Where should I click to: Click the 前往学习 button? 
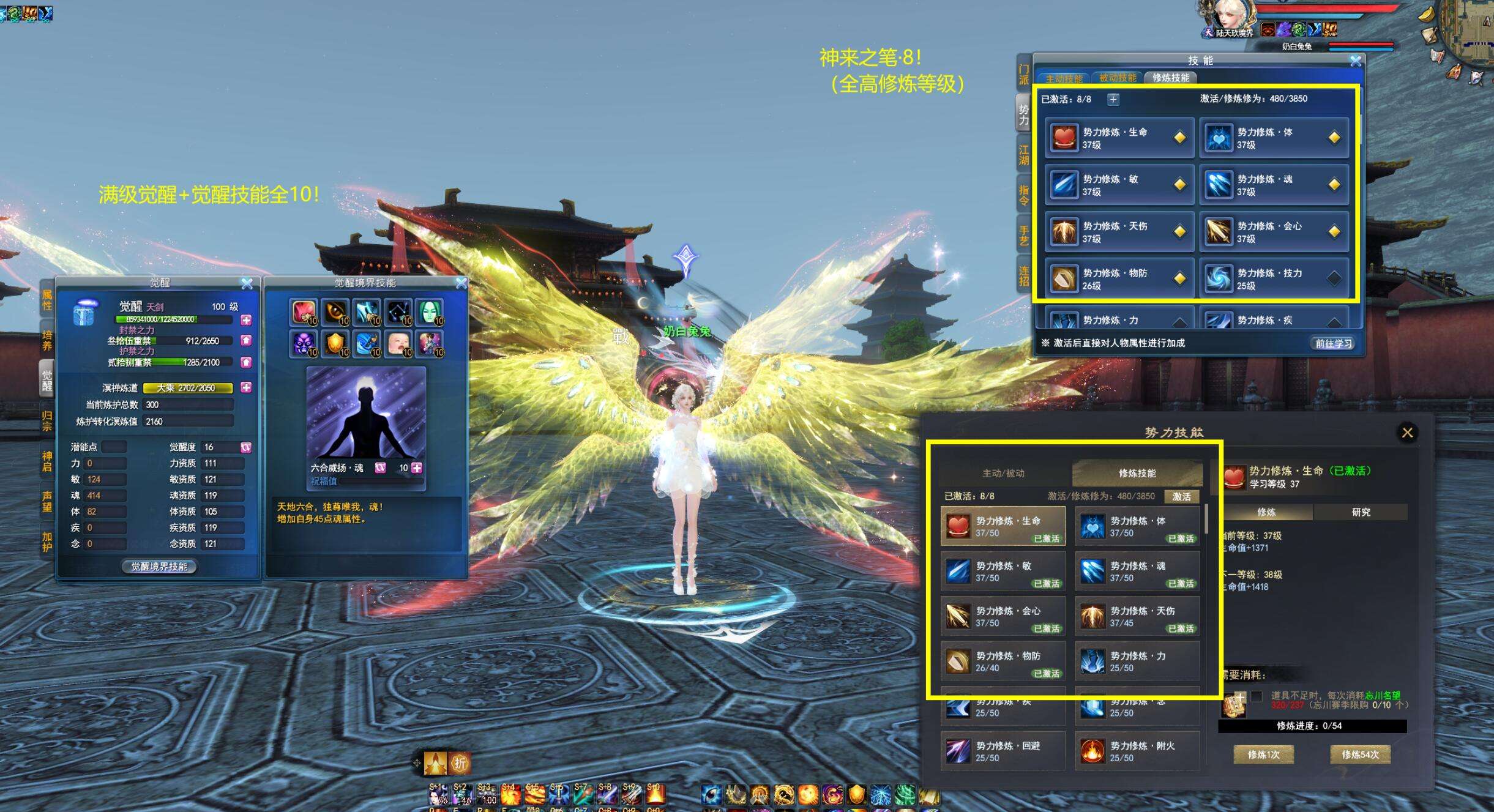click(x=1334, y=343)
